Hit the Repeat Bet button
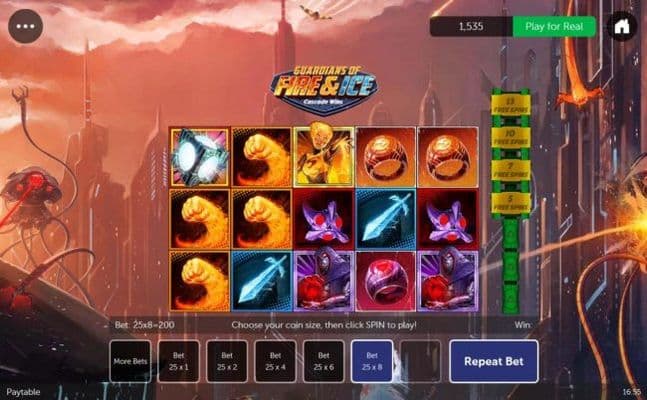 pos(493,361)
